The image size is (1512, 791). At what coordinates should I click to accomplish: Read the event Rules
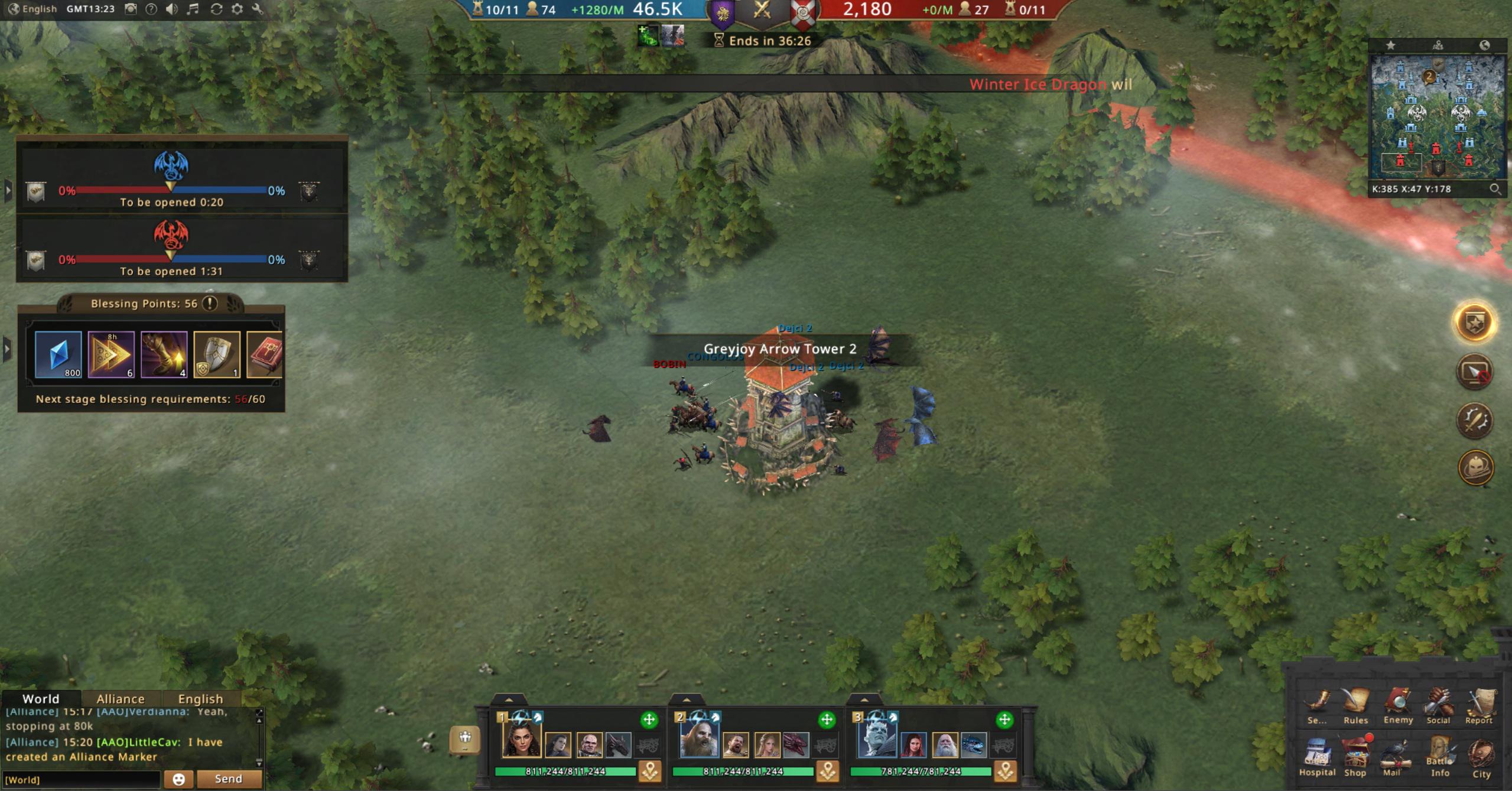tap(1355, 704)
